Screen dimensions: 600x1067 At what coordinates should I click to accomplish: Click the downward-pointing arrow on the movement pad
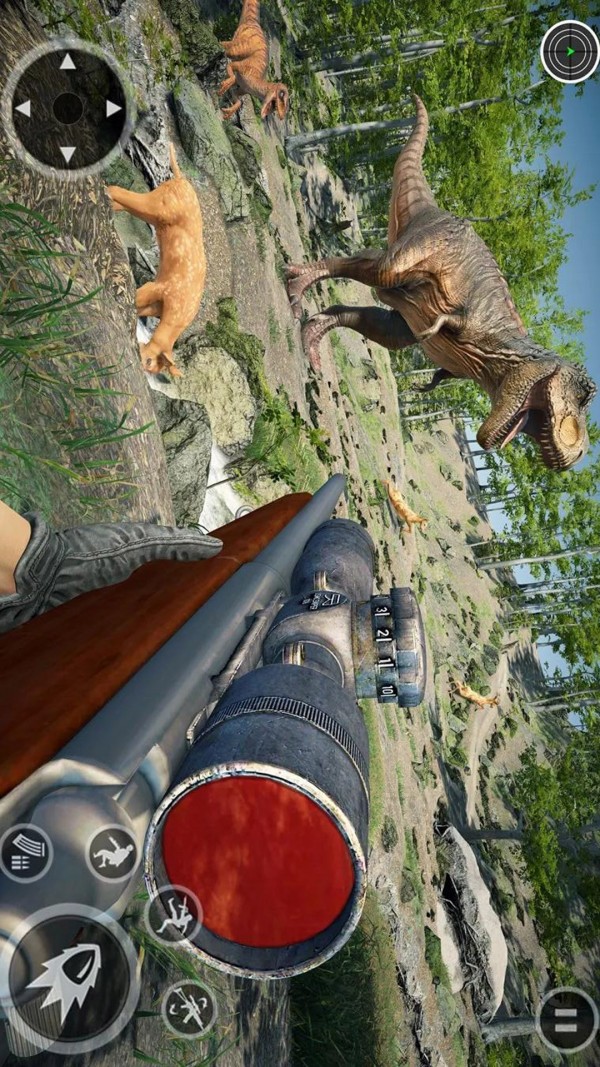pos(67,154)
